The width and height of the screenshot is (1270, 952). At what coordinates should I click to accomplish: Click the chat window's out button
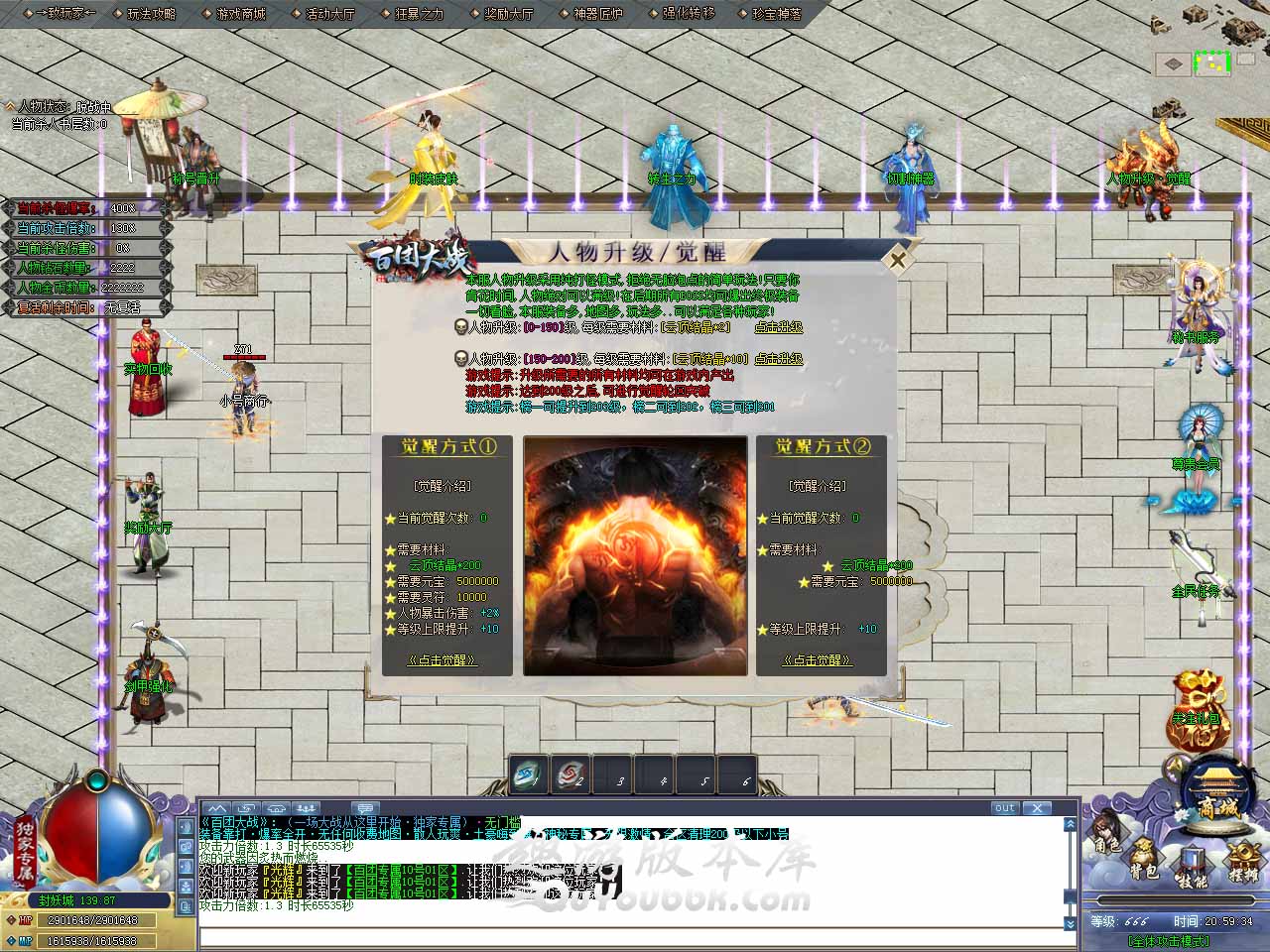click(1004, 808)
